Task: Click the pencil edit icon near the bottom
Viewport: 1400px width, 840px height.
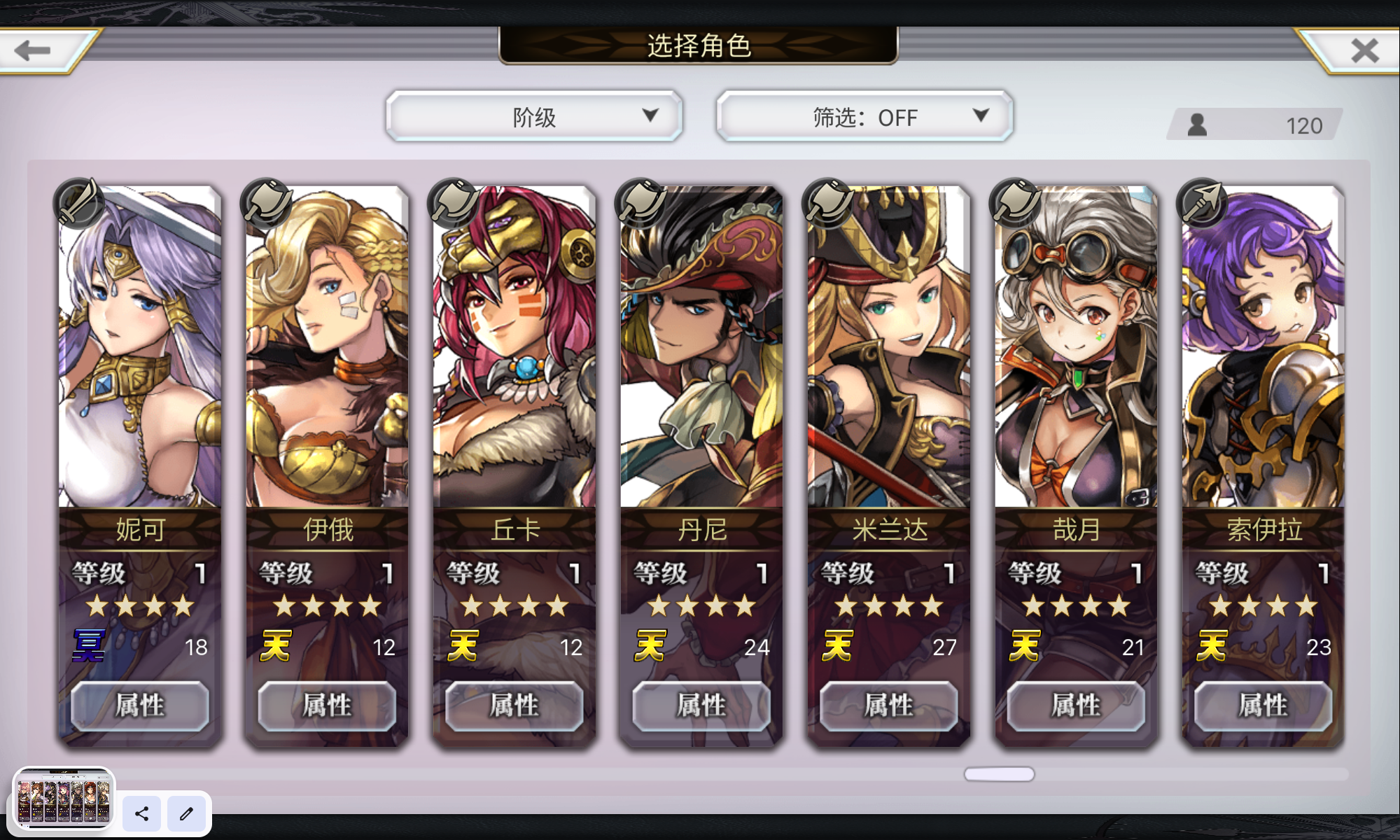Action: (x=186, y=814)
